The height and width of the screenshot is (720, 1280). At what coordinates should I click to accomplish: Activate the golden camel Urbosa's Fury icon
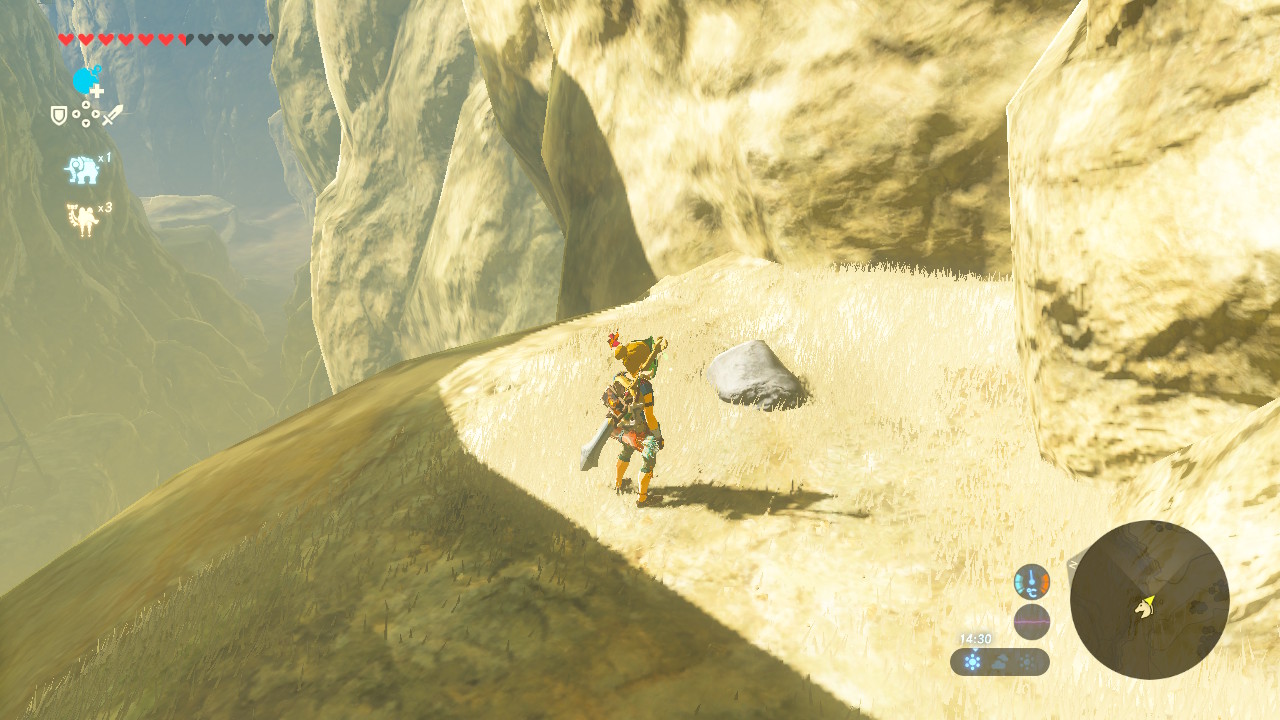82,220
